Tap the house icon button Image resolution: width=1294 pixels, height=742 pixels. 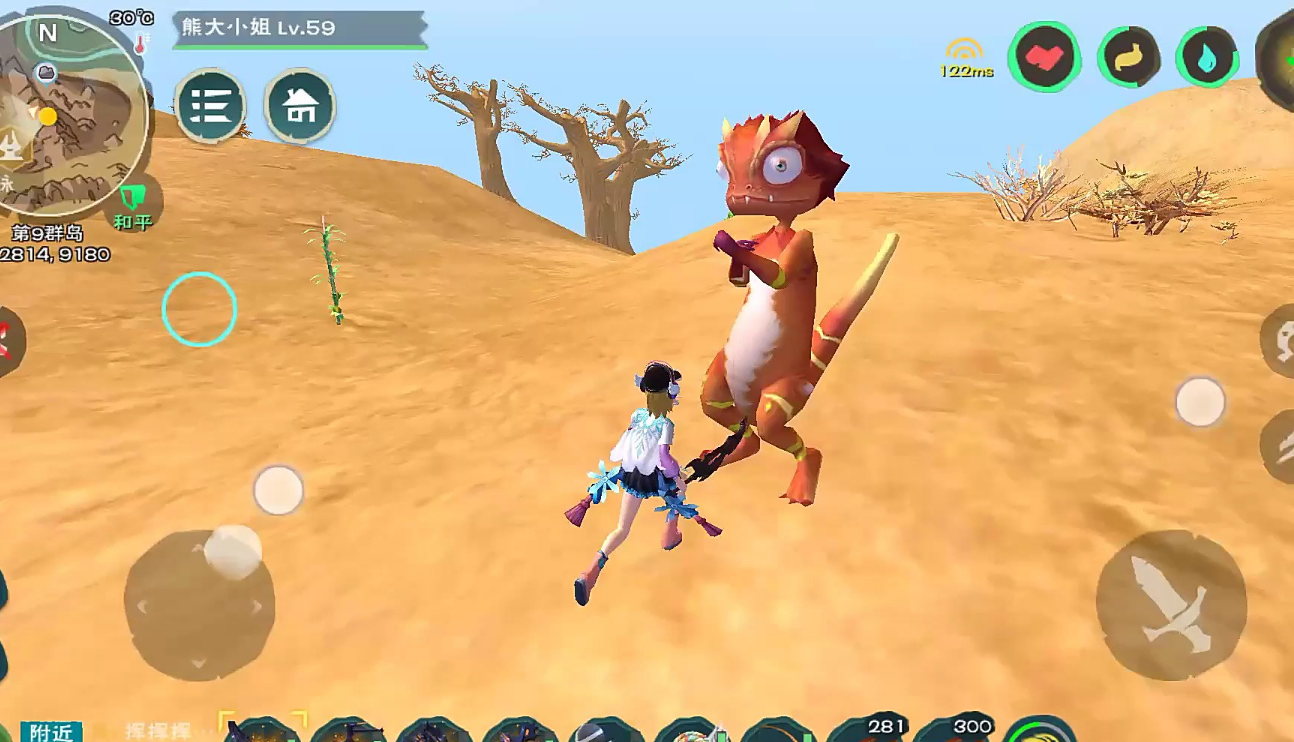[x=300, y=105]
